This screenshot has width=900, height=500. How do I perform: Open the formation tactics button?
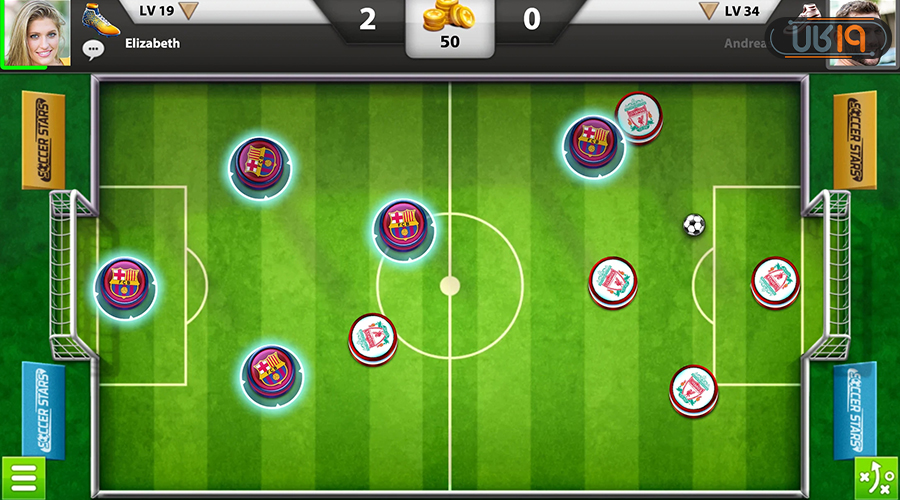[876, 478]
